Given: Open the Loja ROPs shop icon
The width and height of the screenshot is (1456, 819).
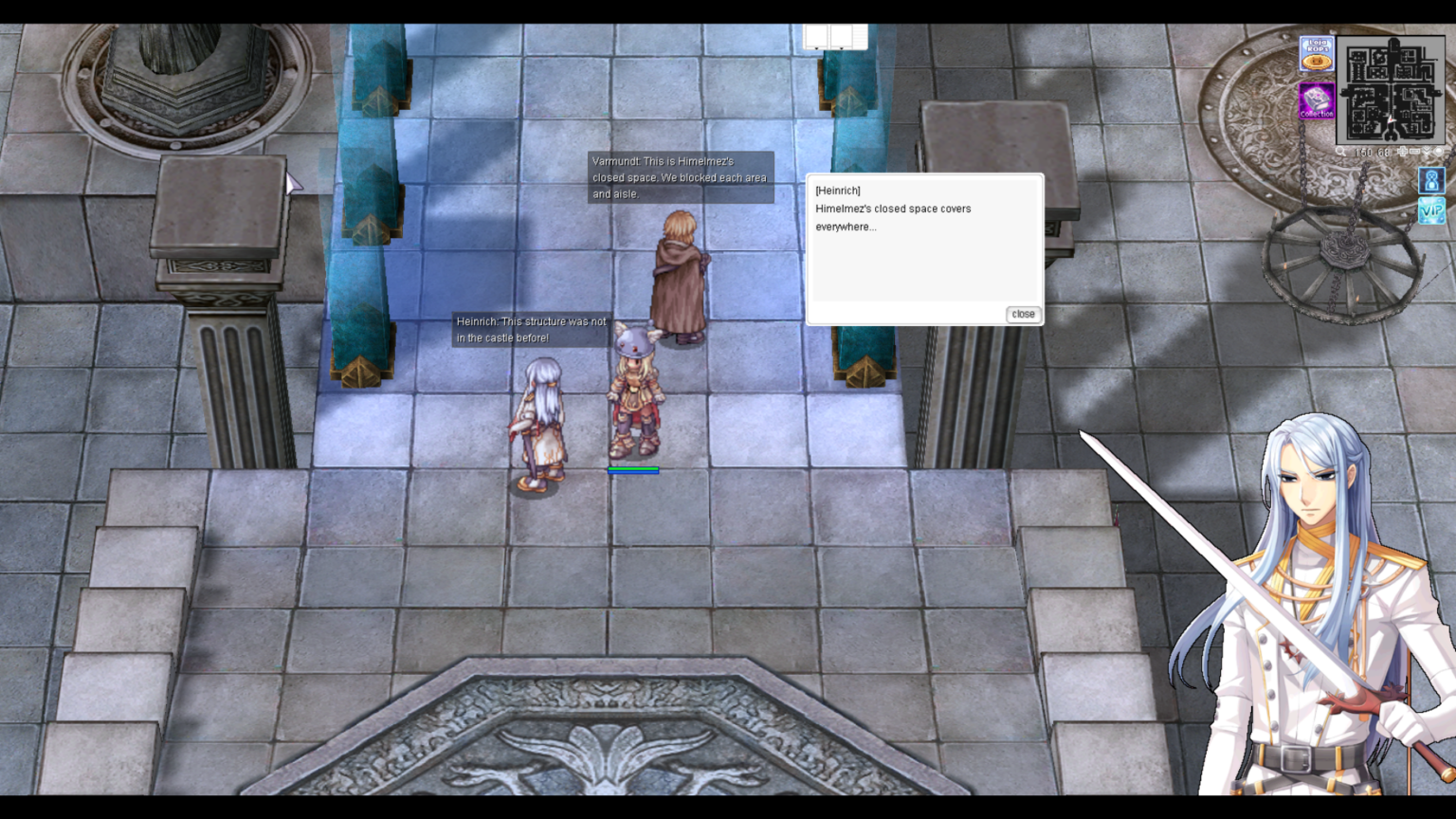Looking at the screenshot, I should pos(1317,54).
